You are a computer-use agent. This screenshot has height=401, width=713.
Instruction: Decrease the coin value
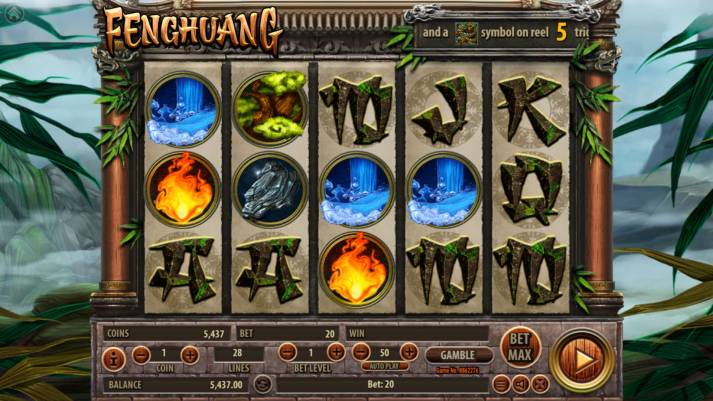[142, 354]
